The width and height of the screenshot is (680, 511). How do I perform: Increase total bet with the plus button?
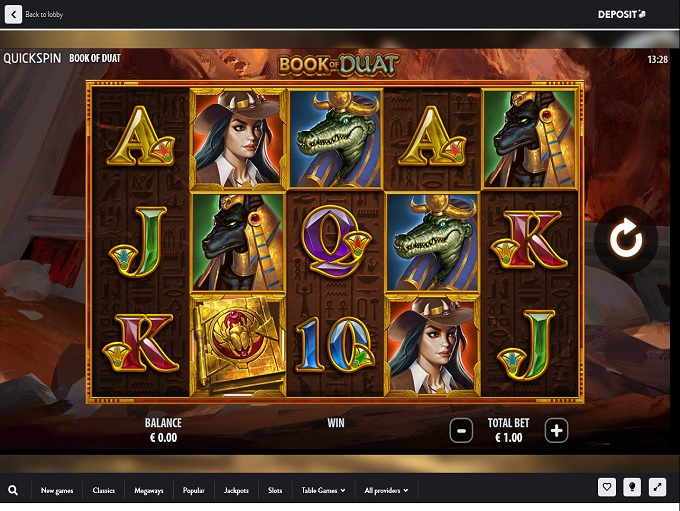556,431
